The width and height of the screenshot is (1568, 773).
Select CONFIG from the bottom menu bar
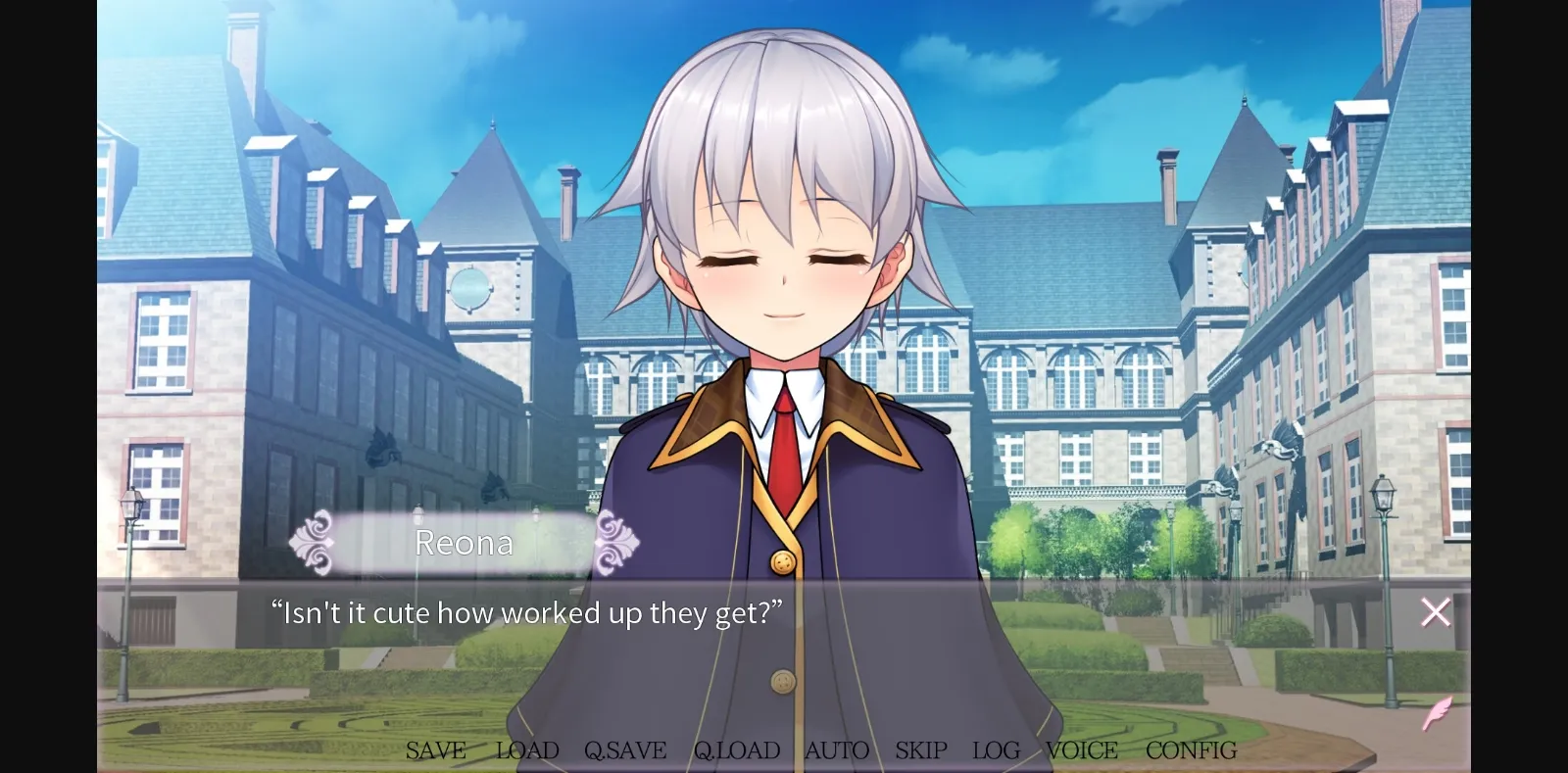click(1191, 750)
